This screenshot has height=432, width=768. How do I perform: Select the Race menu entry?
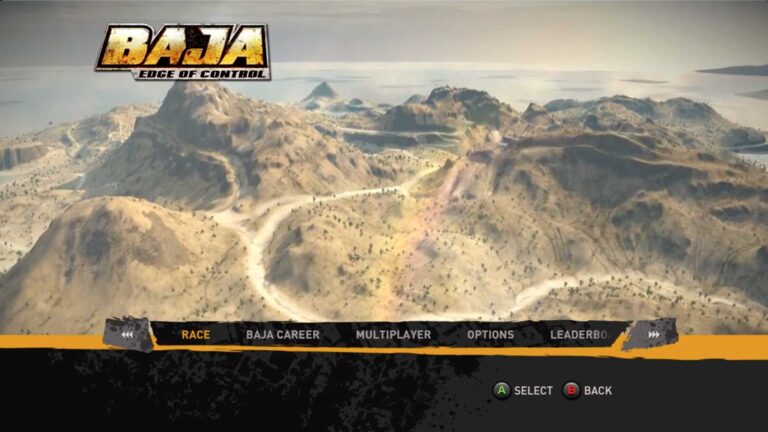click(196, 335)
